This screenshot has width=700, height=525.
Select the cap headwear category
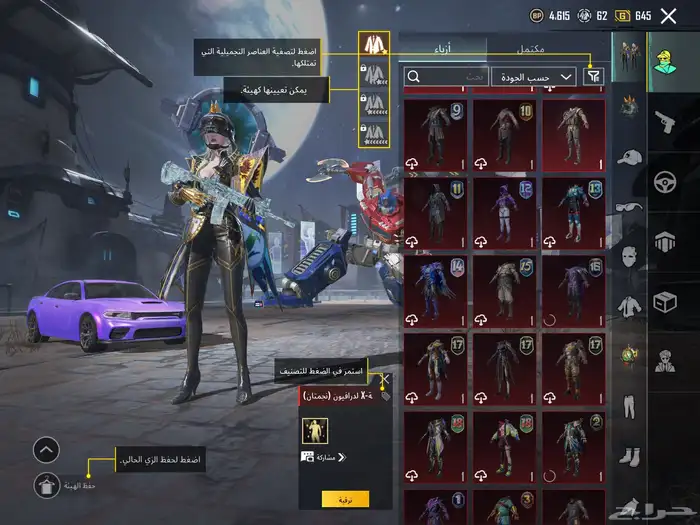click(x=628, y=157)
